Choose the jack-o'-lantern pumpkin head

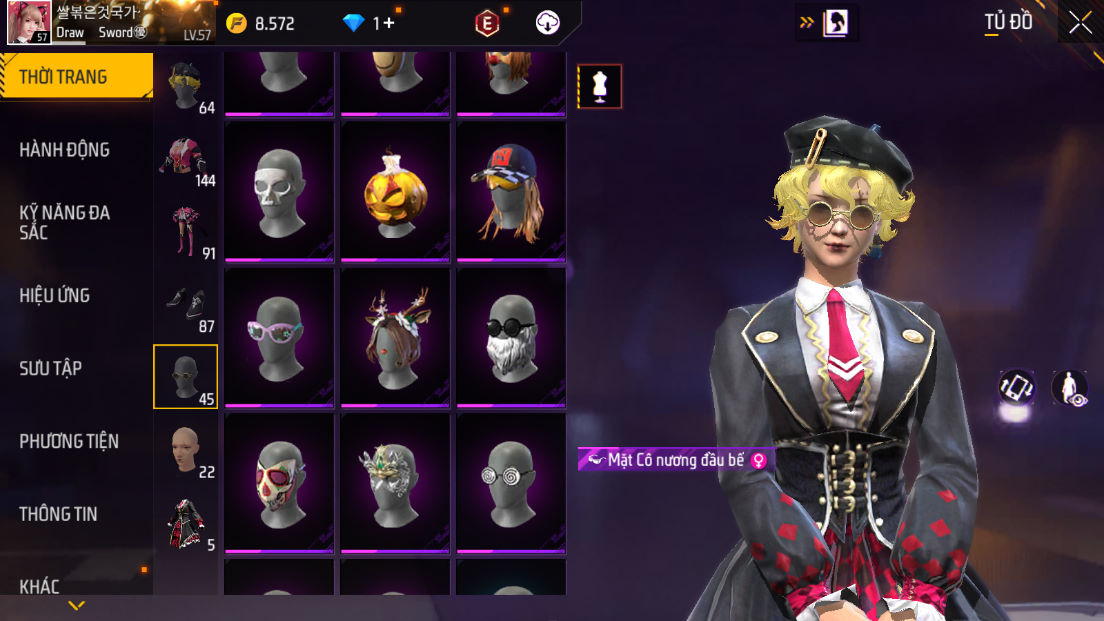pos(395,191)
